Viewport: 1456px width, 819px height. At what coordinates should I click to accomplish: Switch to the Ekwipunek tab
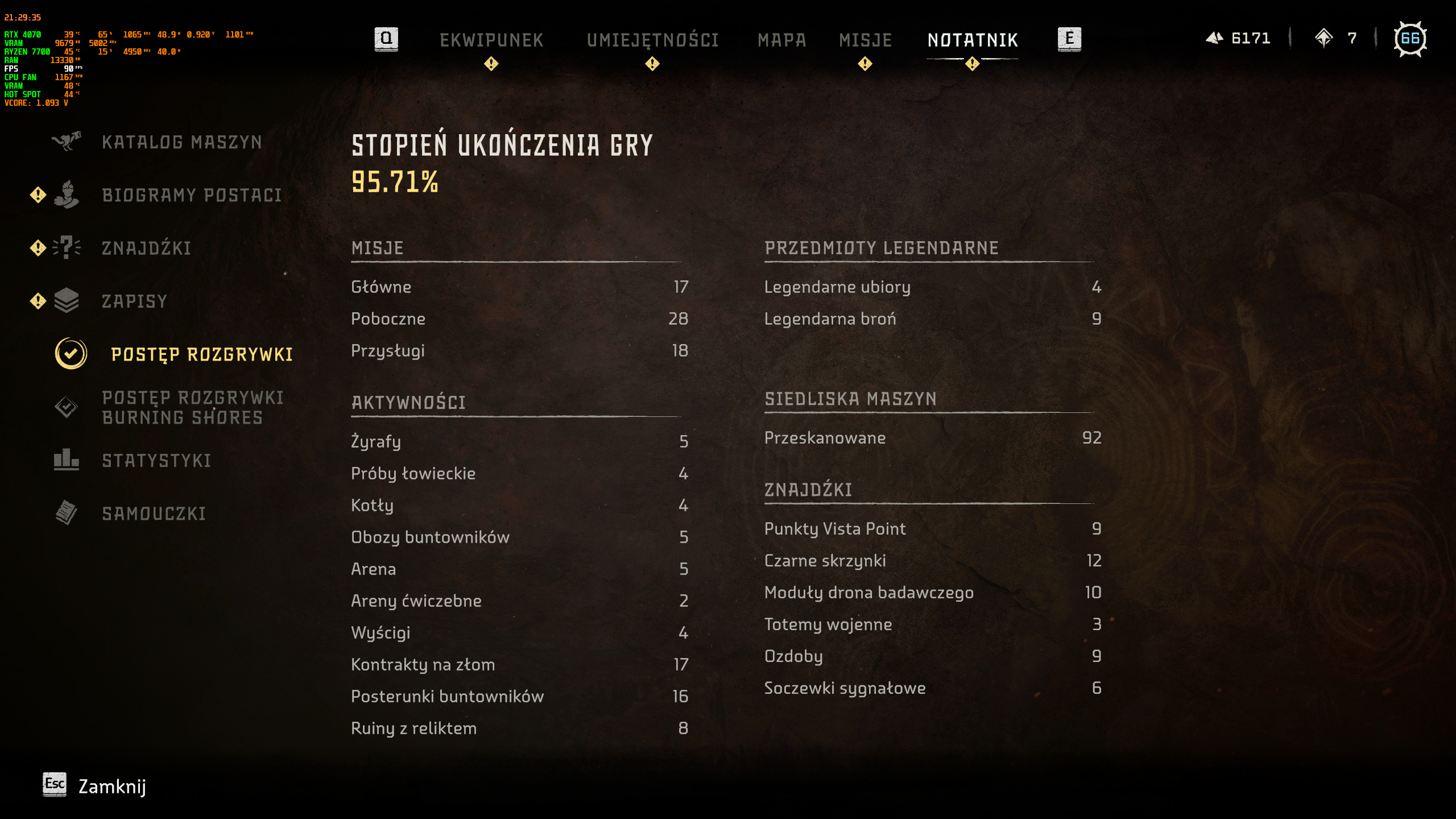click(491, 40)
